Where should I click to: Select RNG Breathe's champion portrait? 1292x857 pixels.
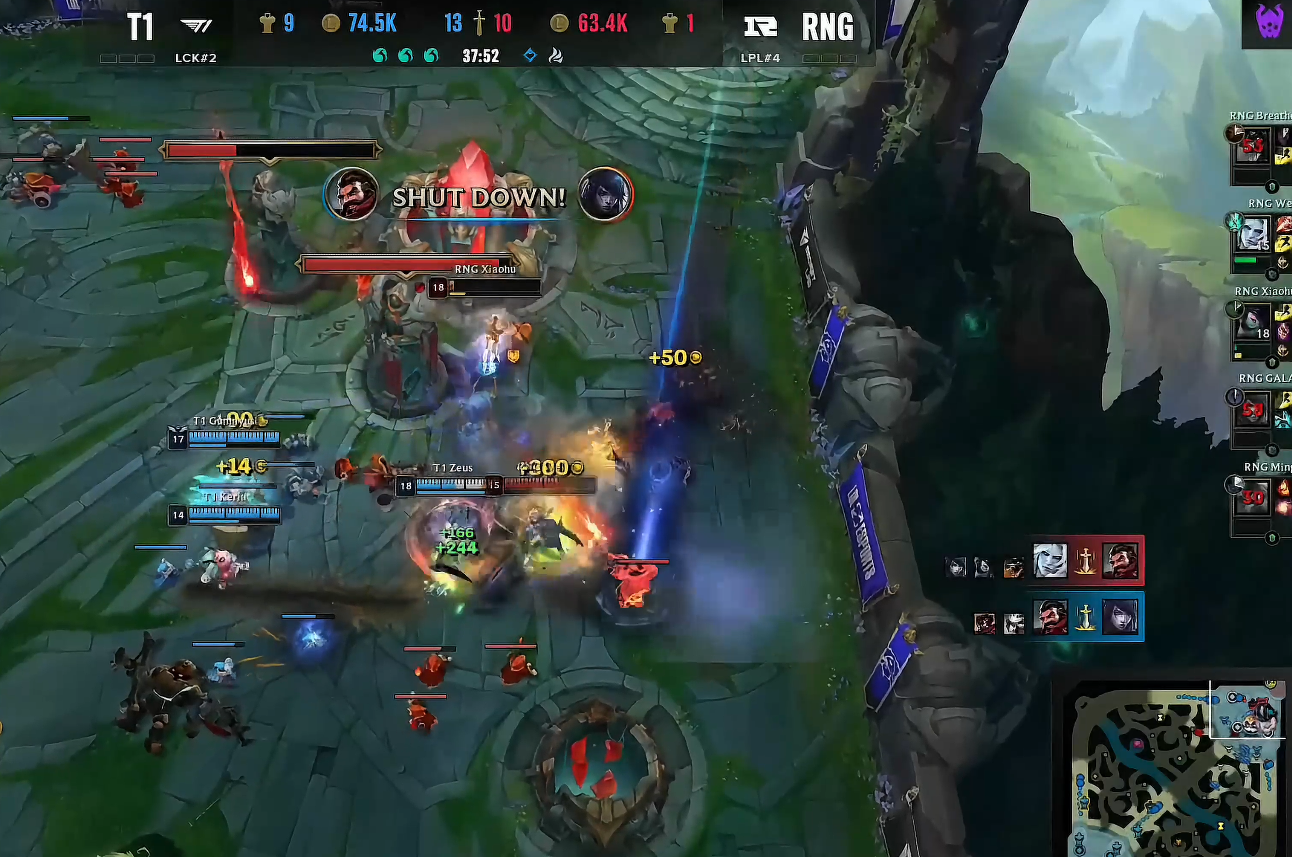pyautogui.click(x=1251, y=147)
